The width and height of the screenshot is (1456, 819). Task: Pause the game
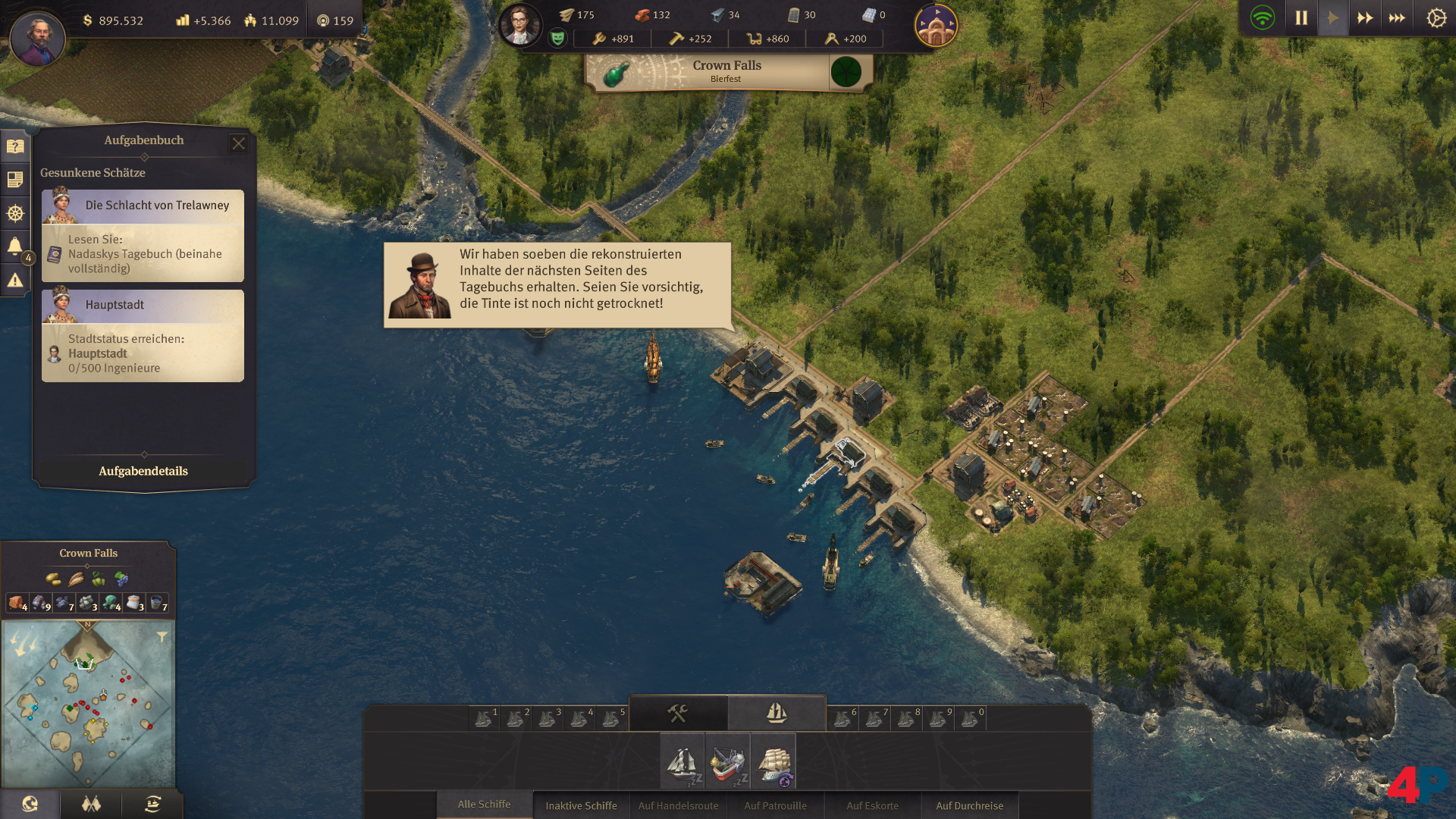tap(1301, 18)
